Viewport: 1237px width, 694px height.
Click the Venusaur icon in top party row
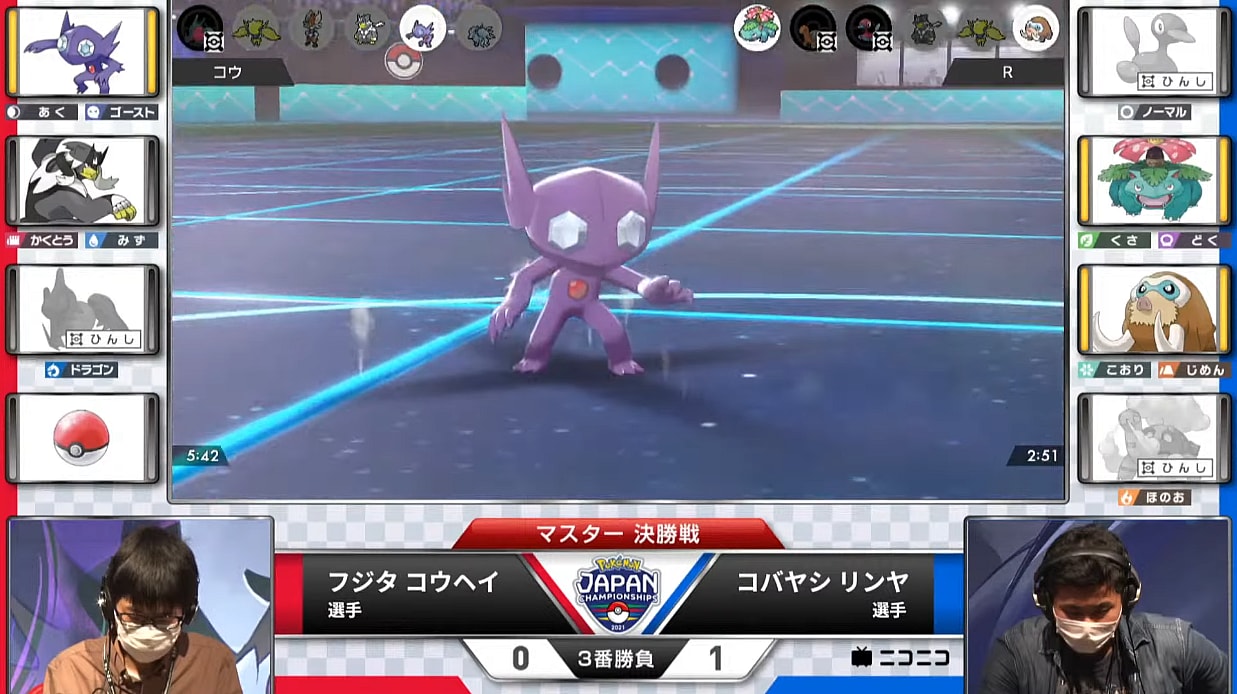(757, 27)
